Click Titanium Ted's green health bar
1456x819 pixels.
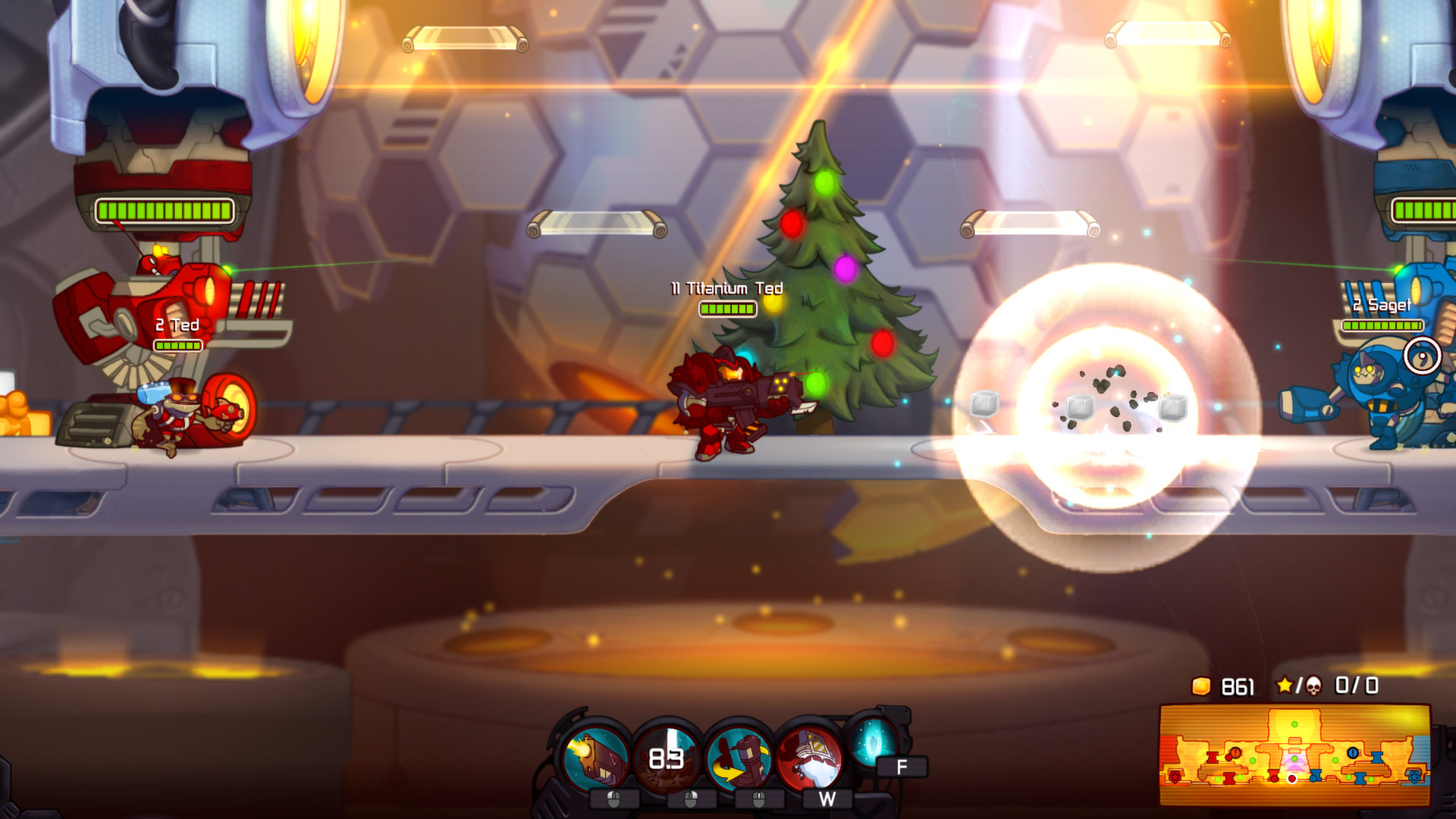727,308
